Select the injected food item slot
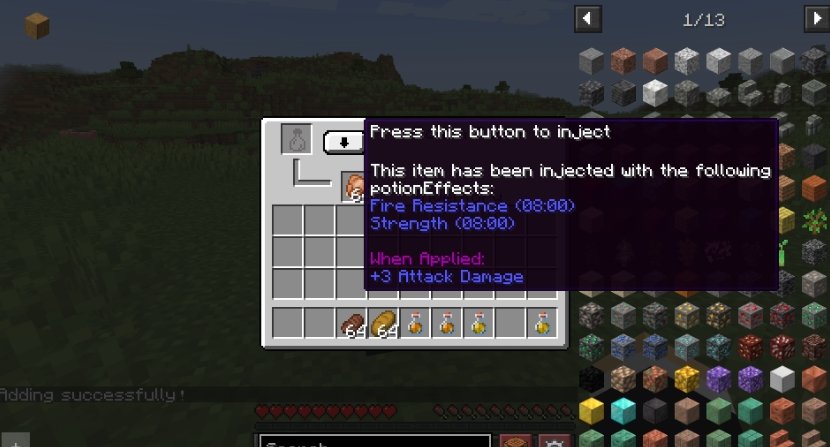 (353, 186)
